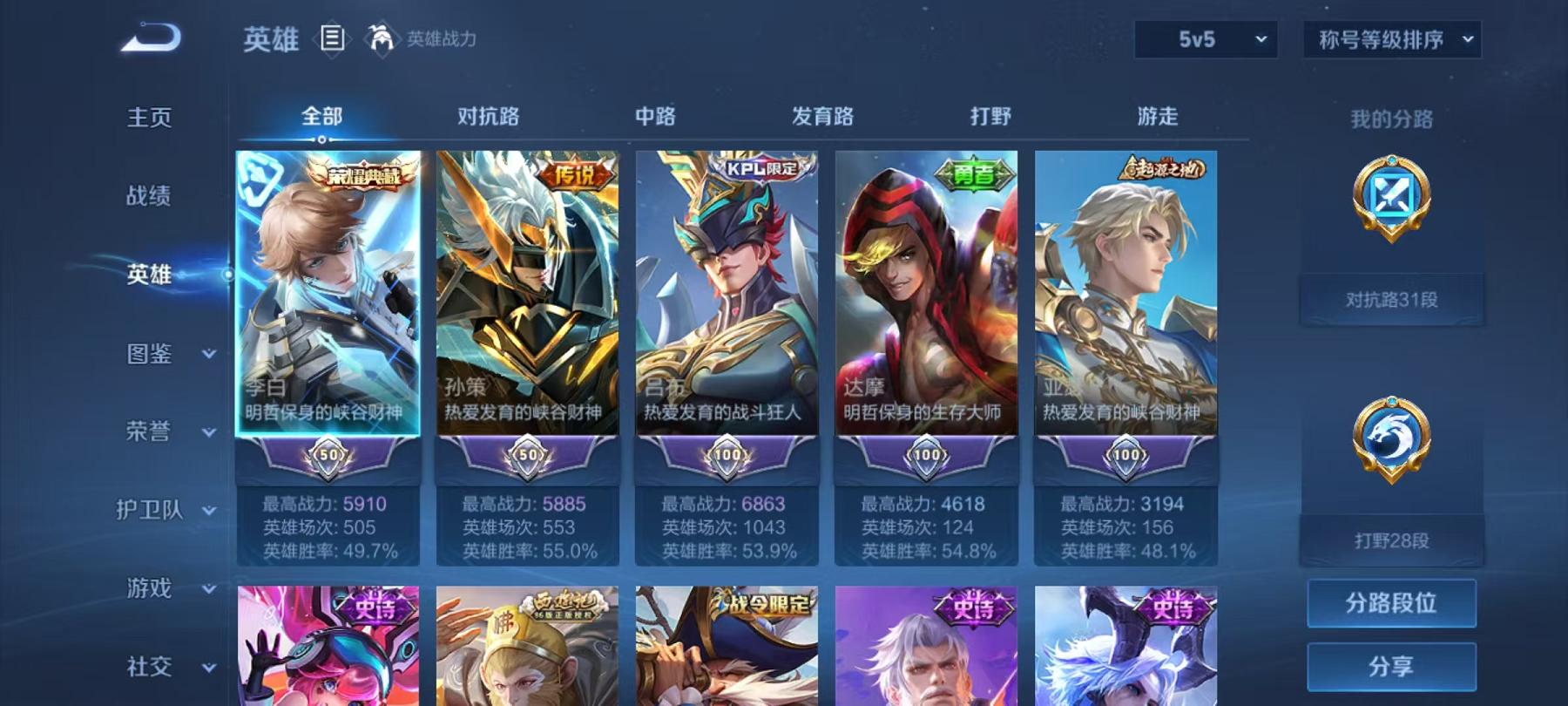
Task: Open the 称号等级排序 sorting dropdown
Action: [x=1390, y=39]
